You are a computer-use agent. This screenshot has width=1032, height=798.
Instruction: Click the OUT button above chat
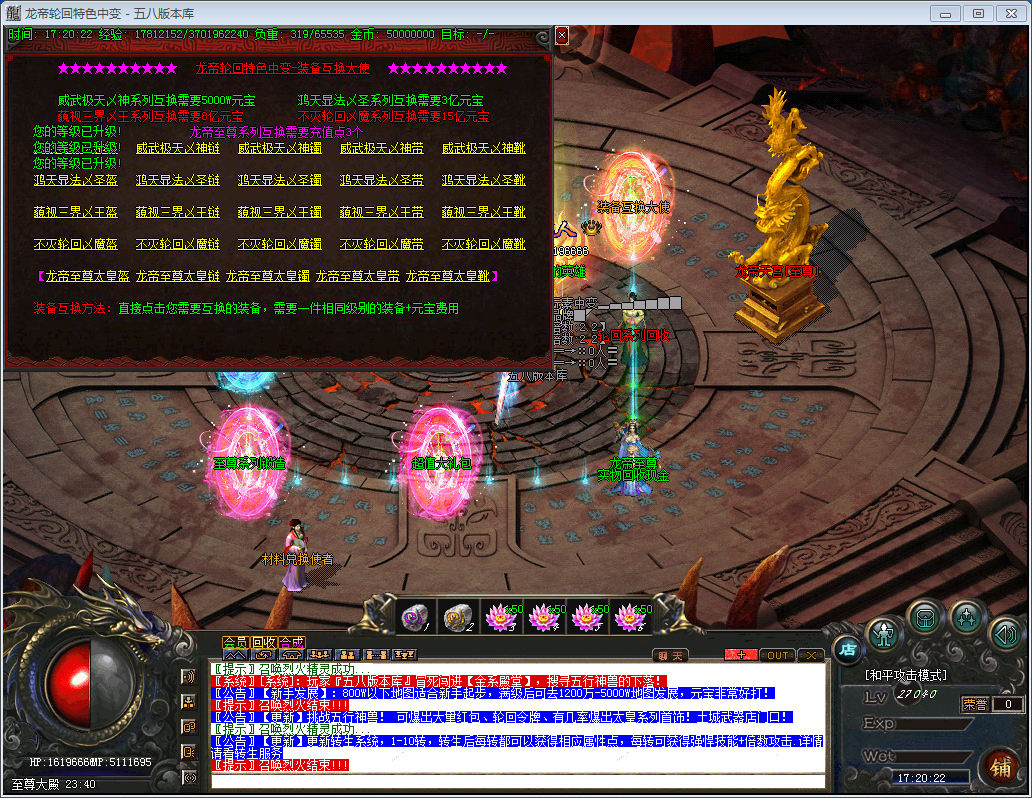tap(777, 655)
